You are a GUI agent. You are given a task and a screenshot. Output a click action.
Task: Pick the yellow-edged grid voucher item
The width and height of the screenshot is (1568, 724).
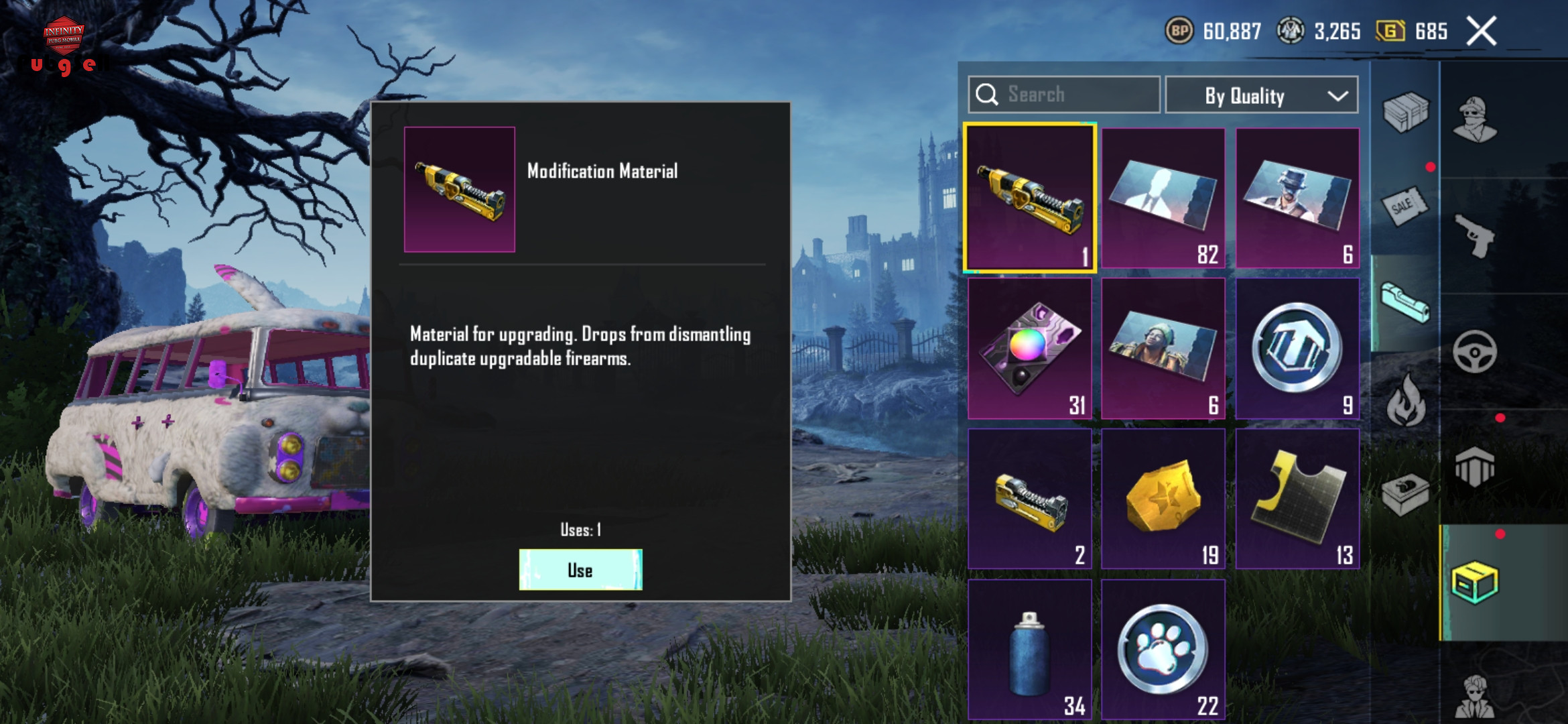(1297, 499)
